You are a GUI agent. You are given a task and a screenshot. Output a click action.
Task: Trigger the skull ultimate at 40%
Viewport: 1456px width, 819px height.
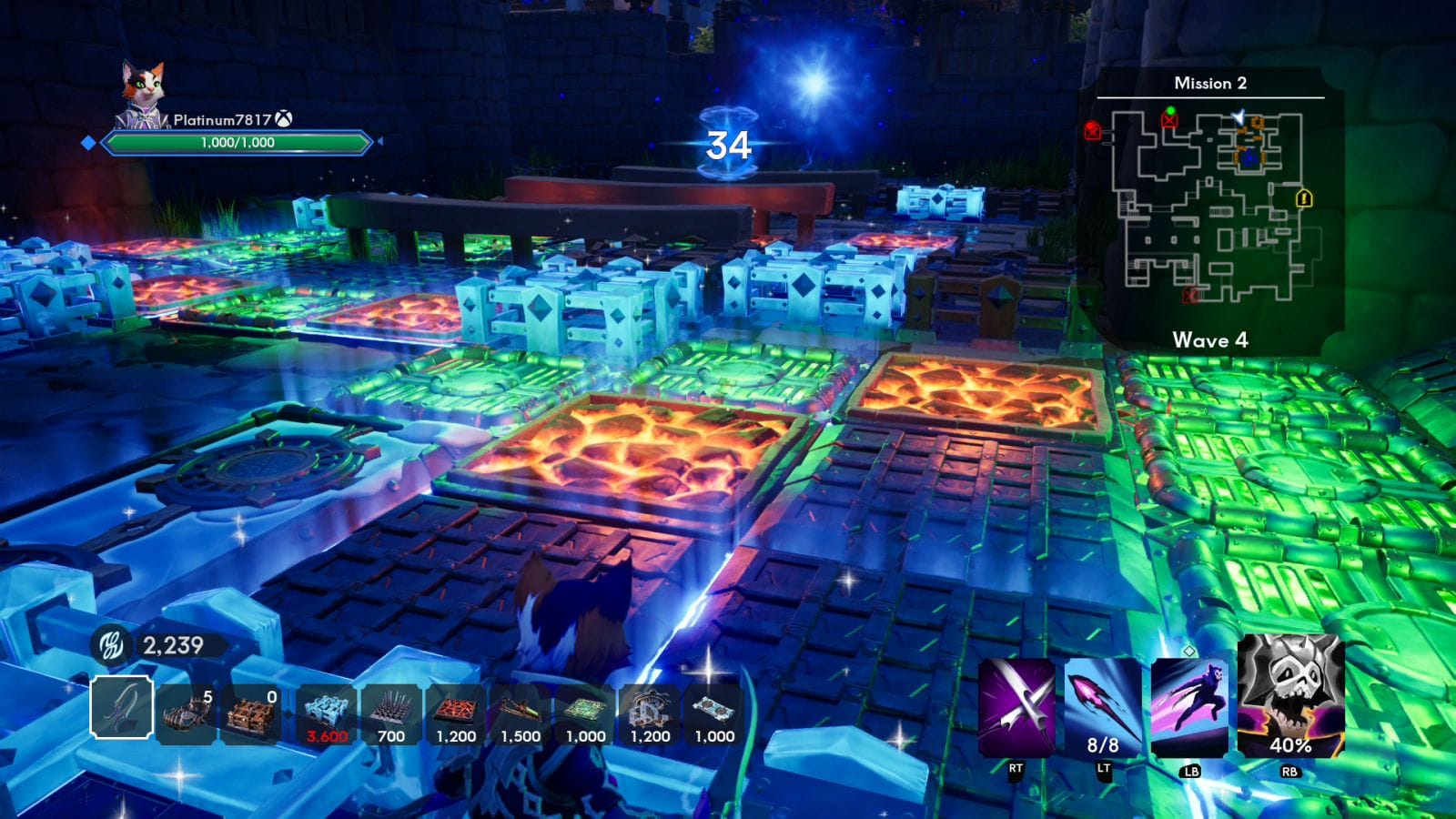pos(1290,699)
